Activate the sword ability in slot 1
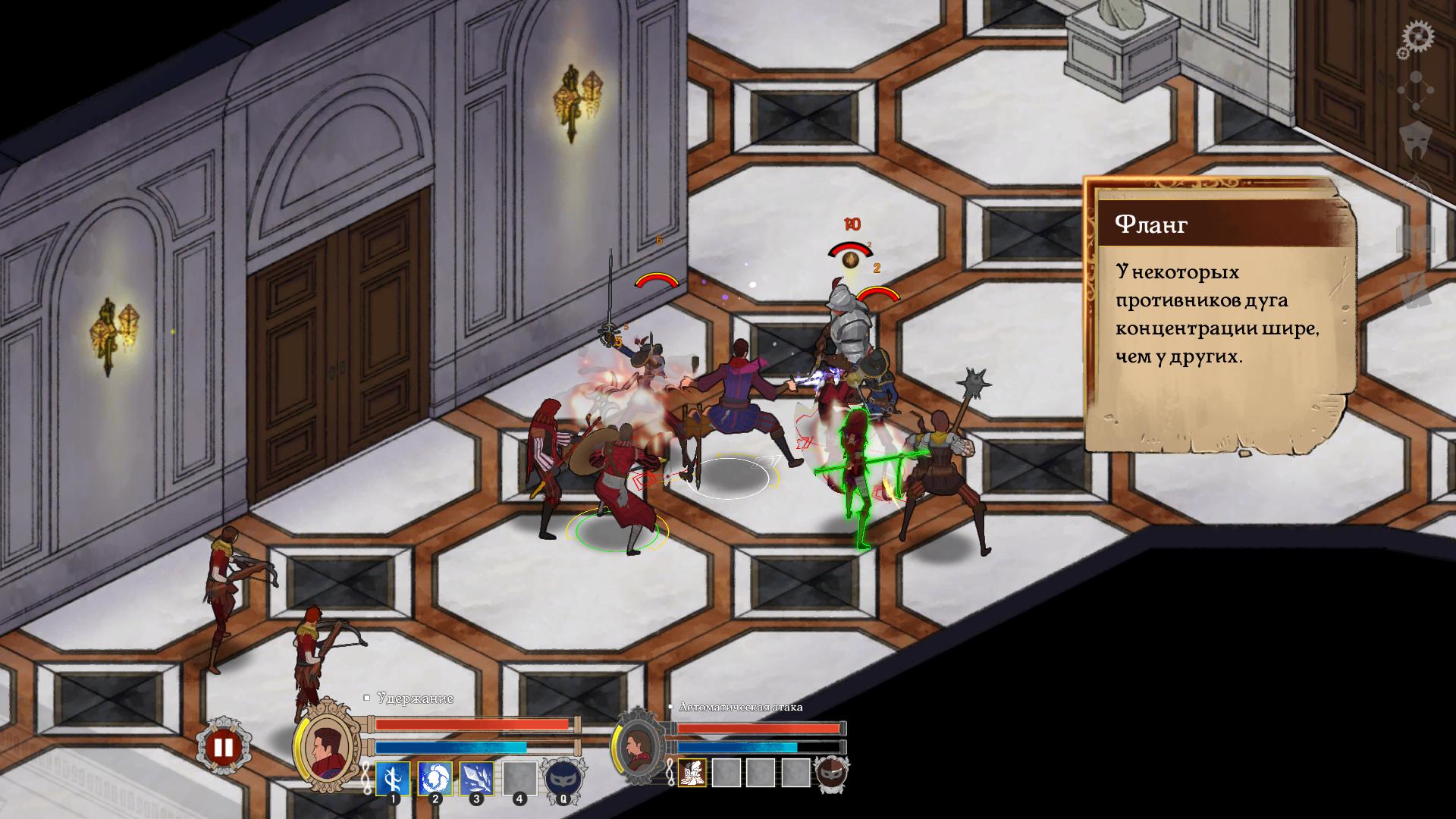 (393, 778)
